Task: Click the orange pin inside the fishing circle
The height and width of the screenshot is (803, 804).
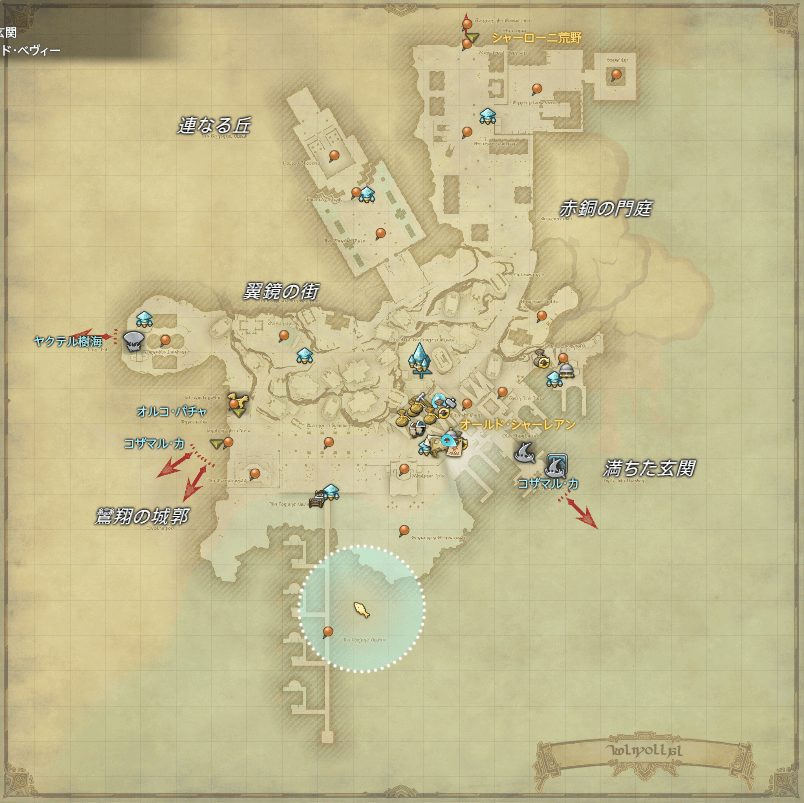Action: [x=328, y=631]
